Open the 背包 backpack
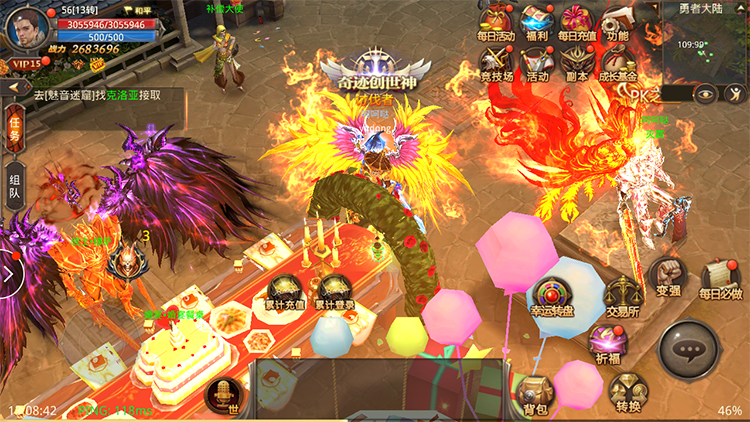Screen dimensions: 750x422 [536, 393]
